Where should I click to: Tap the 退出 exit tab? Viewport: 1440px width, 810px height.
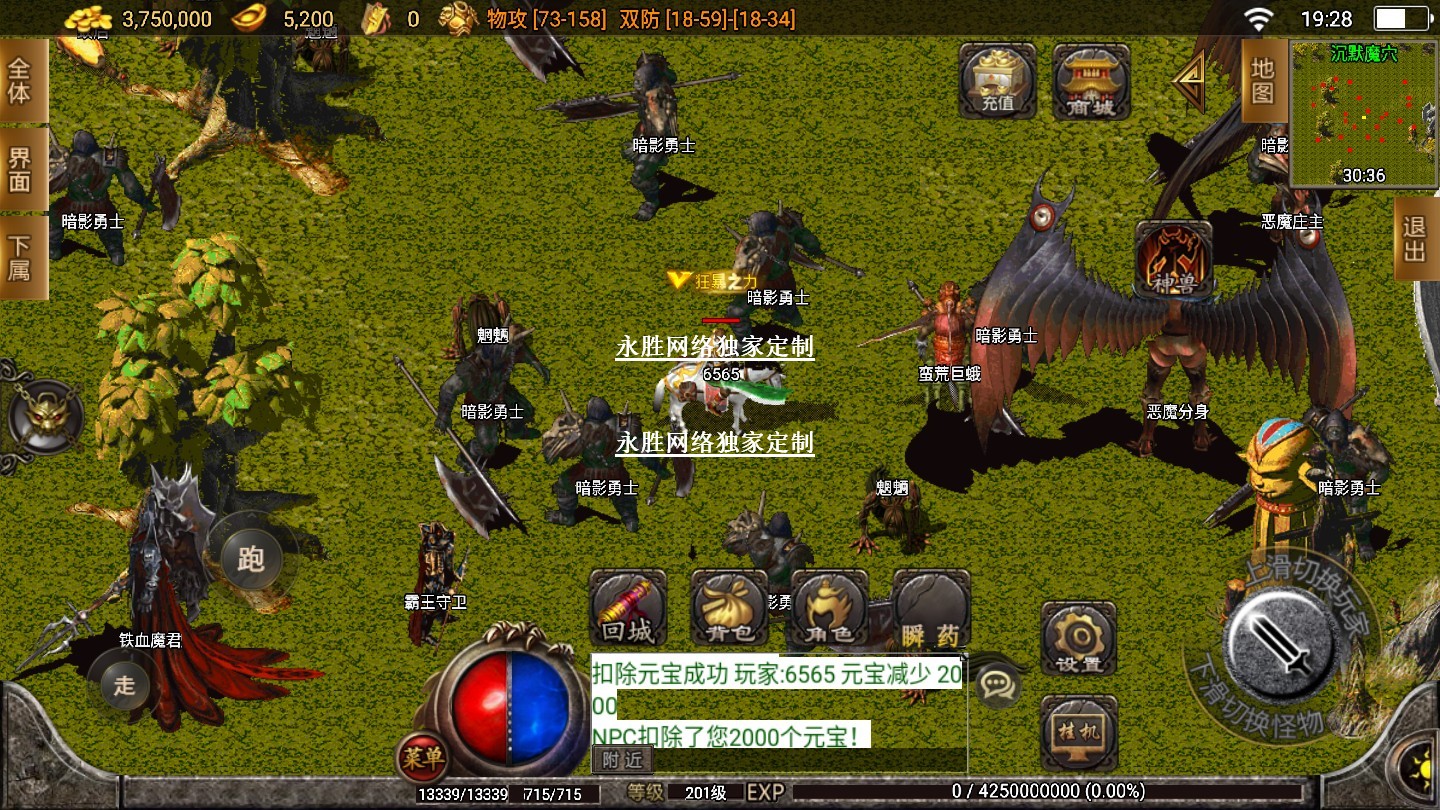[1414, 239]
